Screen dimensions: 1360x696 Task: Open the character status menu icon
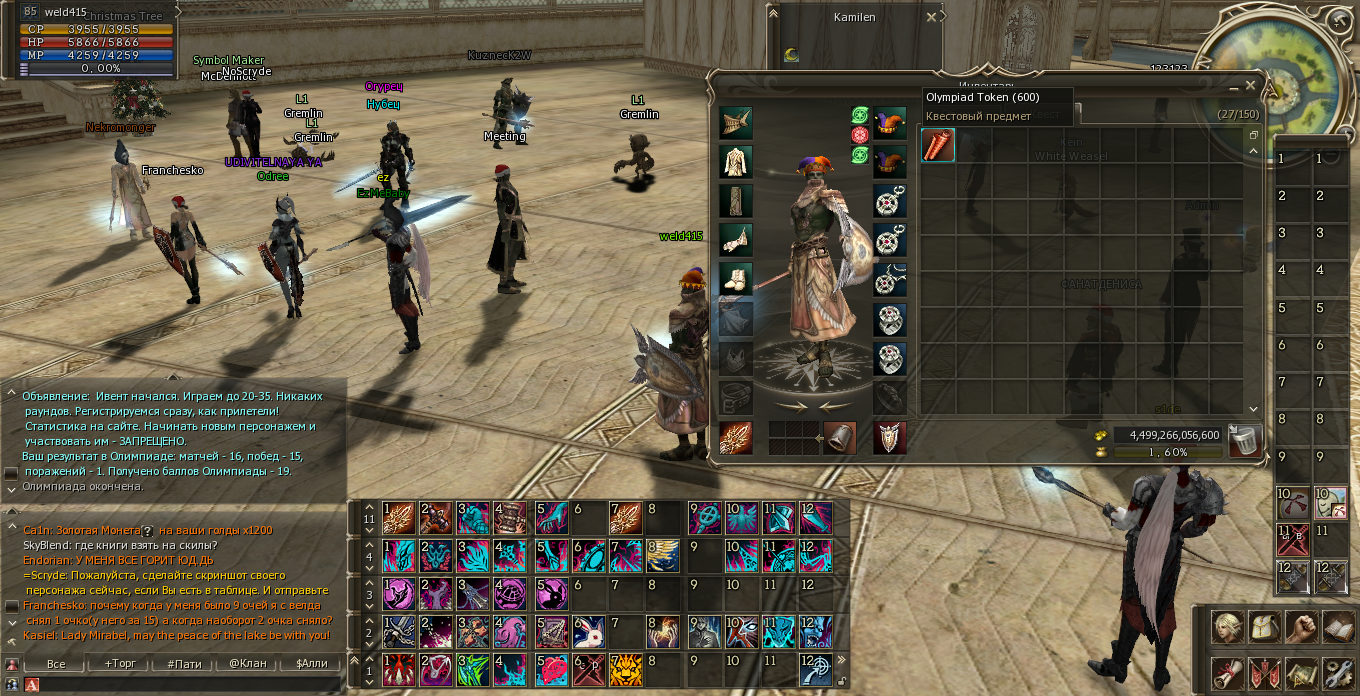[1228, 627]
